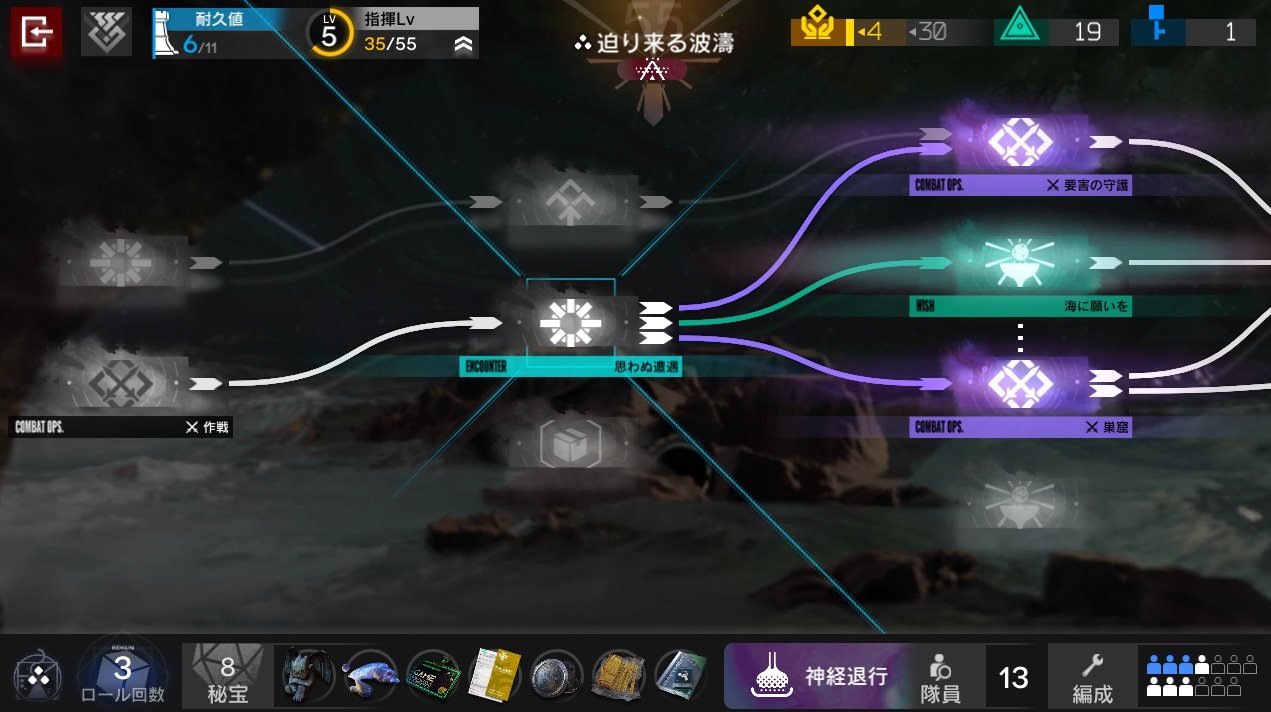Viewport: 1271px width, 712px height.
Task: Select the 思わぬ遭遇 encounter node
Action: tap(566, 323)
